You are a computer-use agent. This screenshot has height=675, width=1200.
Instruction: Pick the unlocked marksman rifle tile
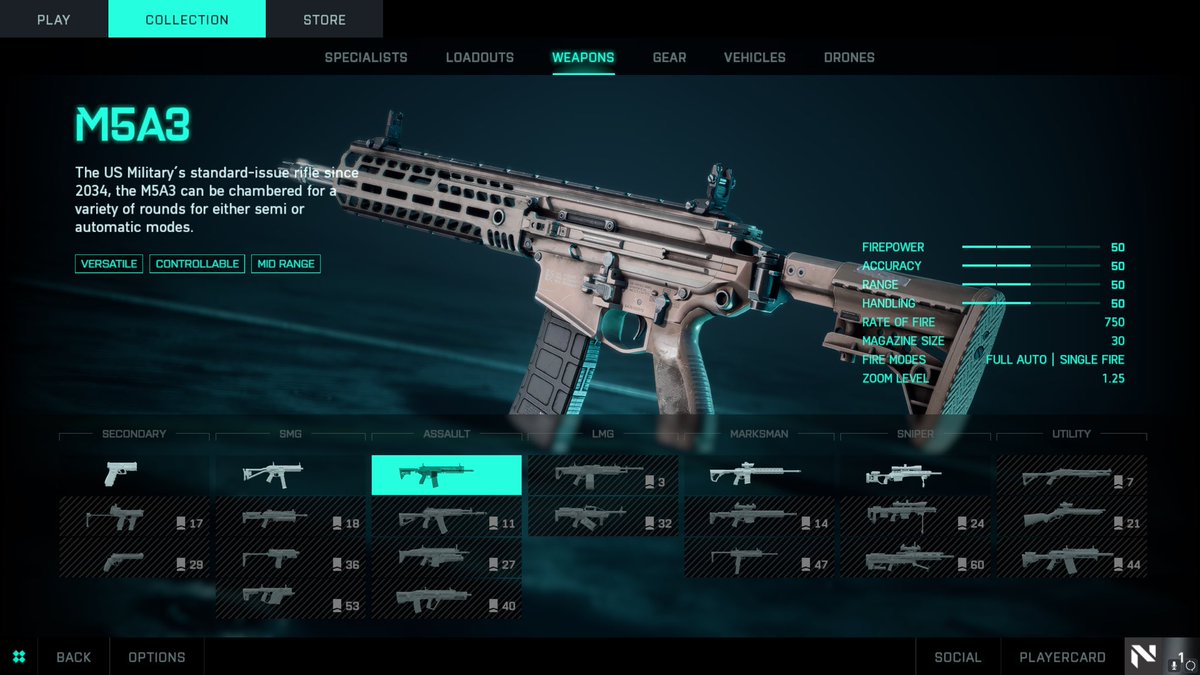tap(758, 475)
